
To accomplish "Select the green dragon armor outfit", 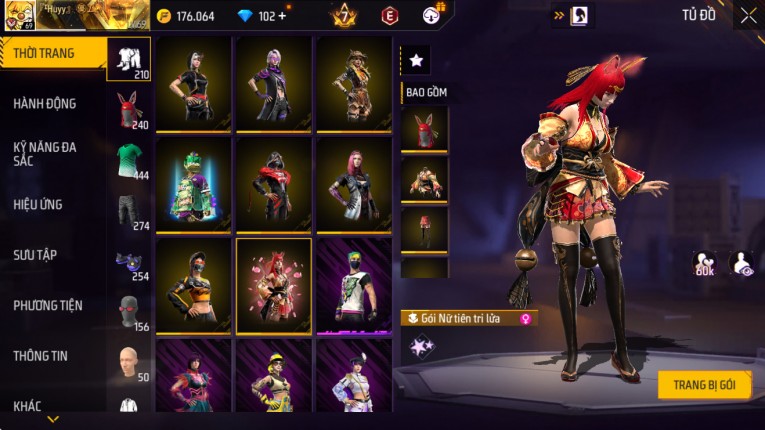I will point(193,184).
